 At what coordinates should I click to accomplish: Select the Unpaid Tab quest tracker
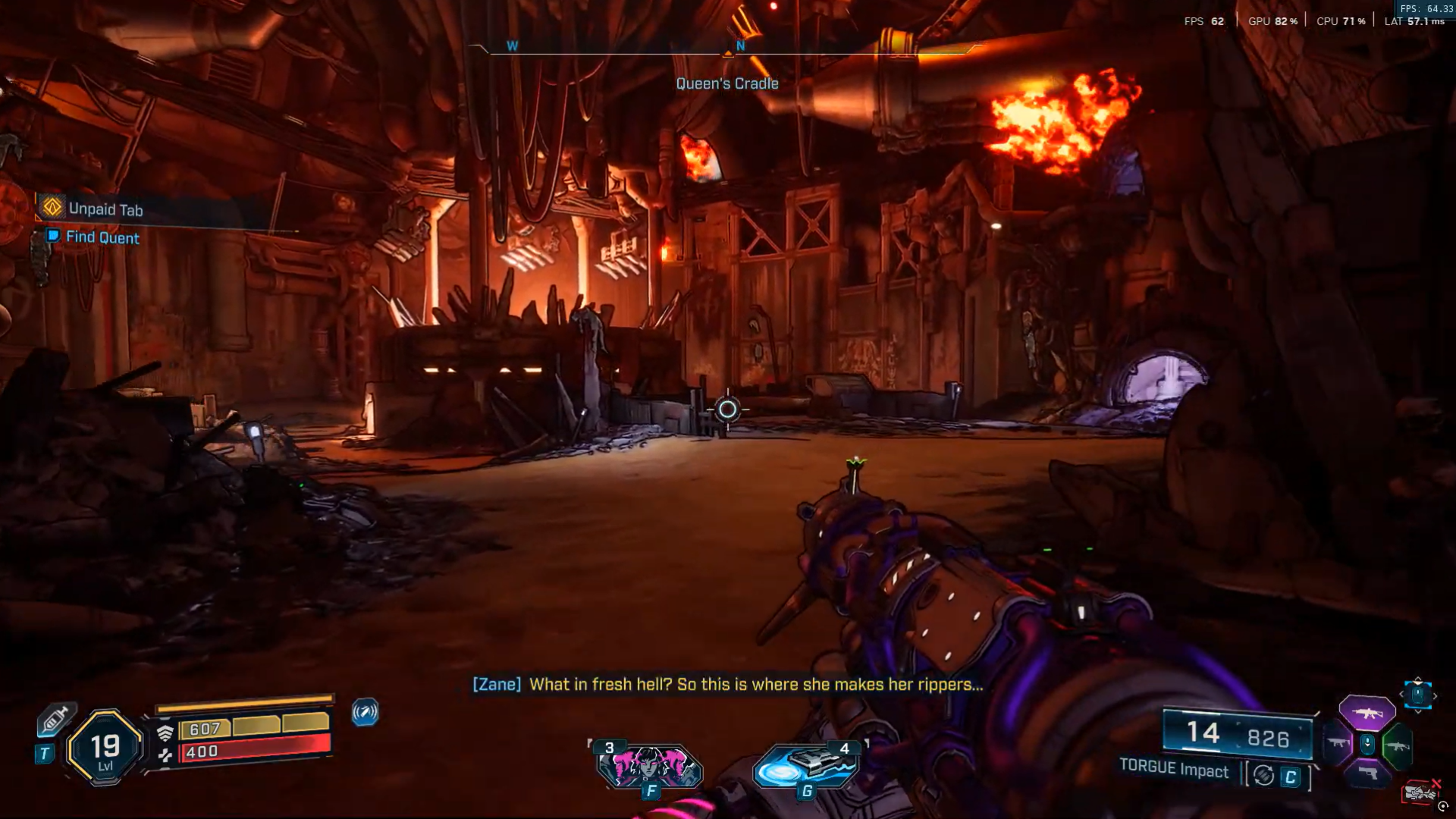105,209
